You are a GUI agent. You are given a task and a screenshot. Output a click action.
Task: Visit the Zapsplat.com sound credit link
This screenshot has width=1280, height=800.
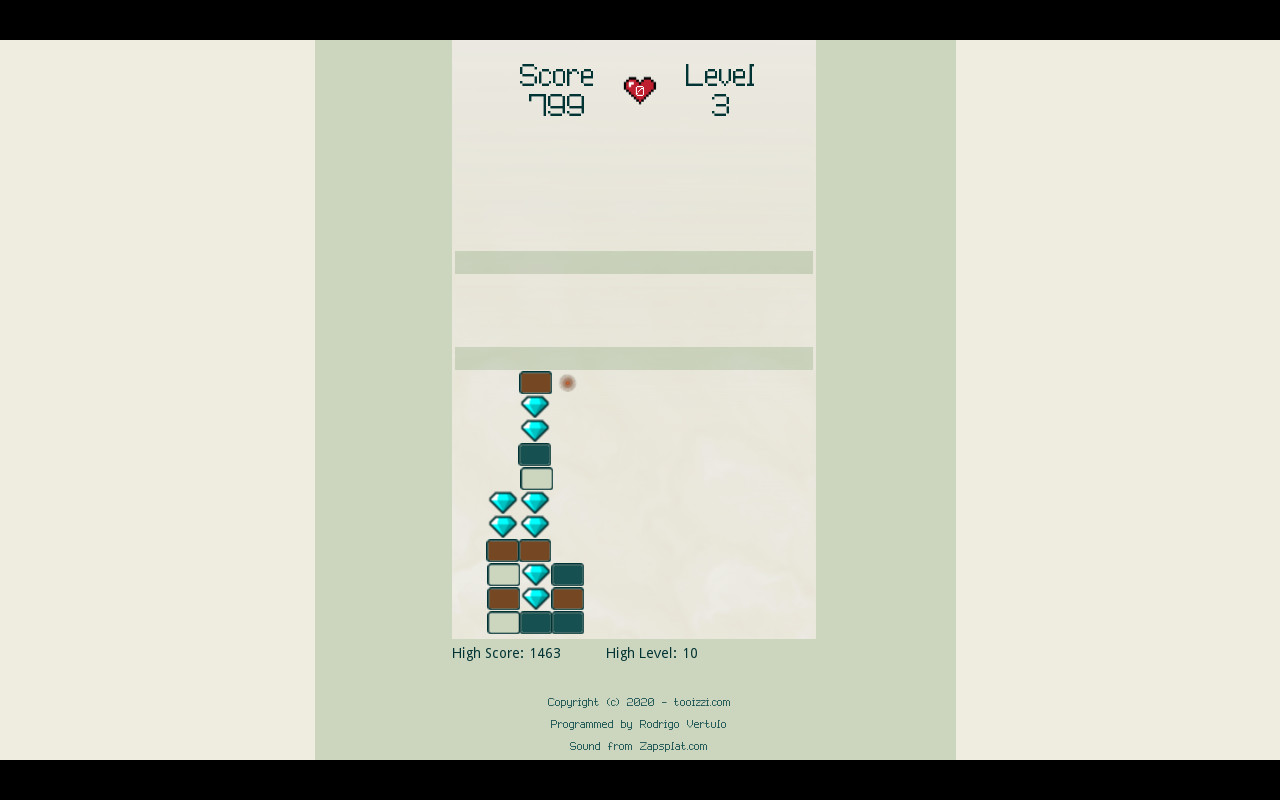(x=672, y=746)
